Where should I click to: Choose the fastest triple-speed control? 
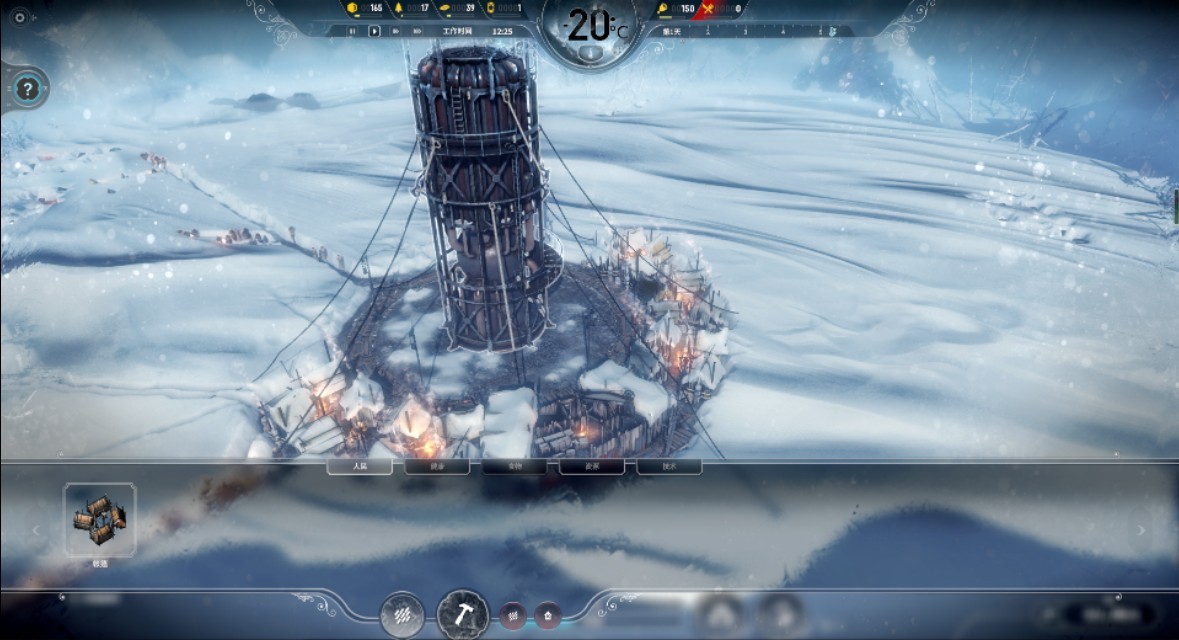click(418, 31)
